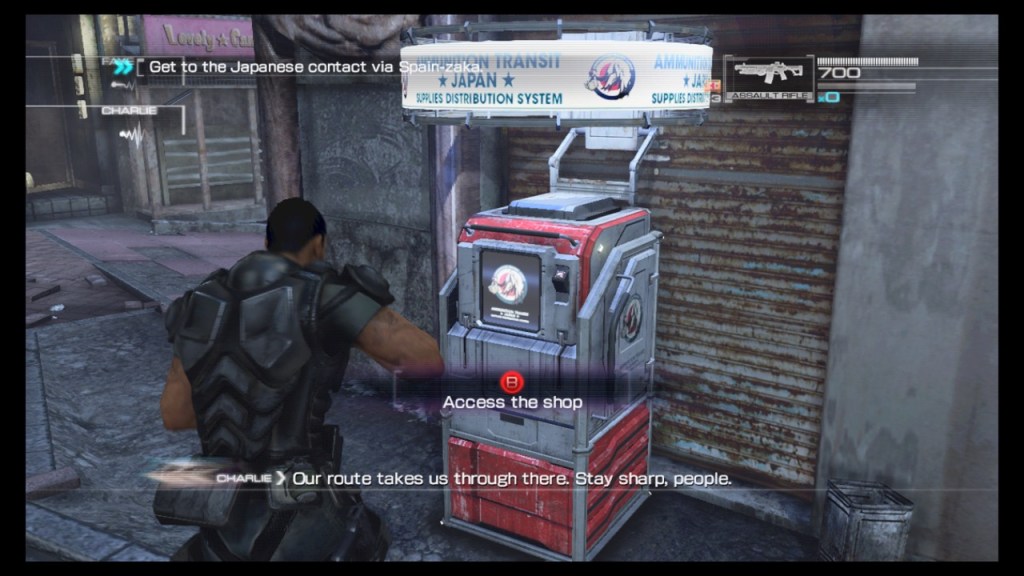
Task: Select the Charlie squad member indicator
Action: [x=130, y=110]
